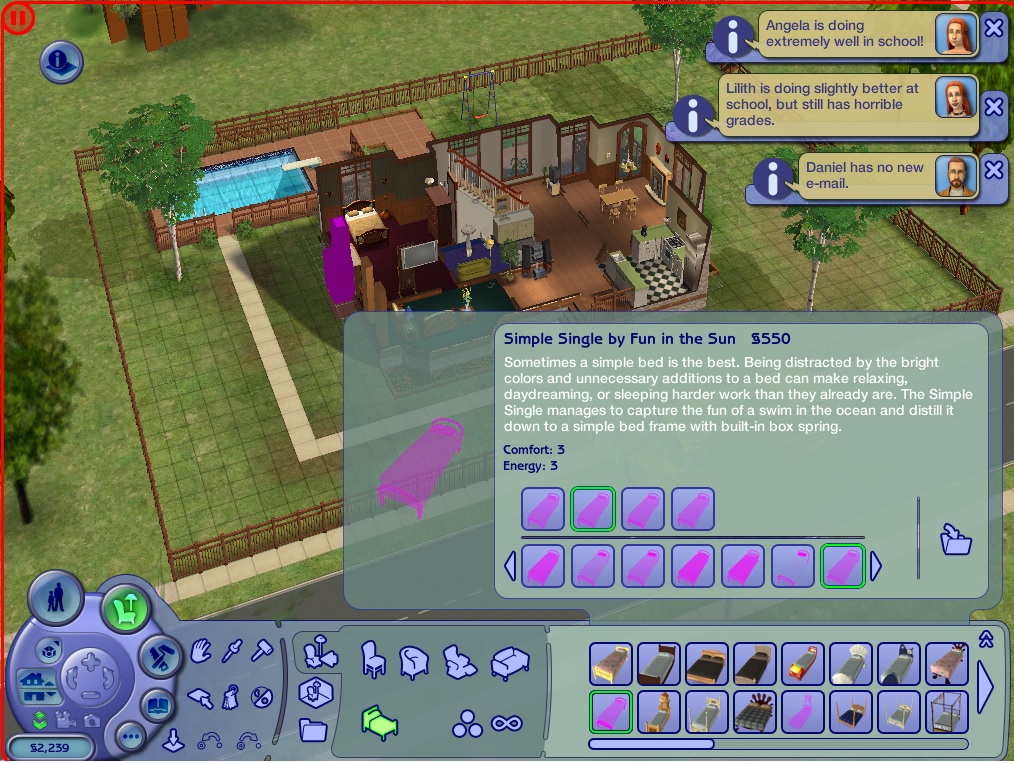
Task: Close the Daniel e-mail notification
Action: 993,170
